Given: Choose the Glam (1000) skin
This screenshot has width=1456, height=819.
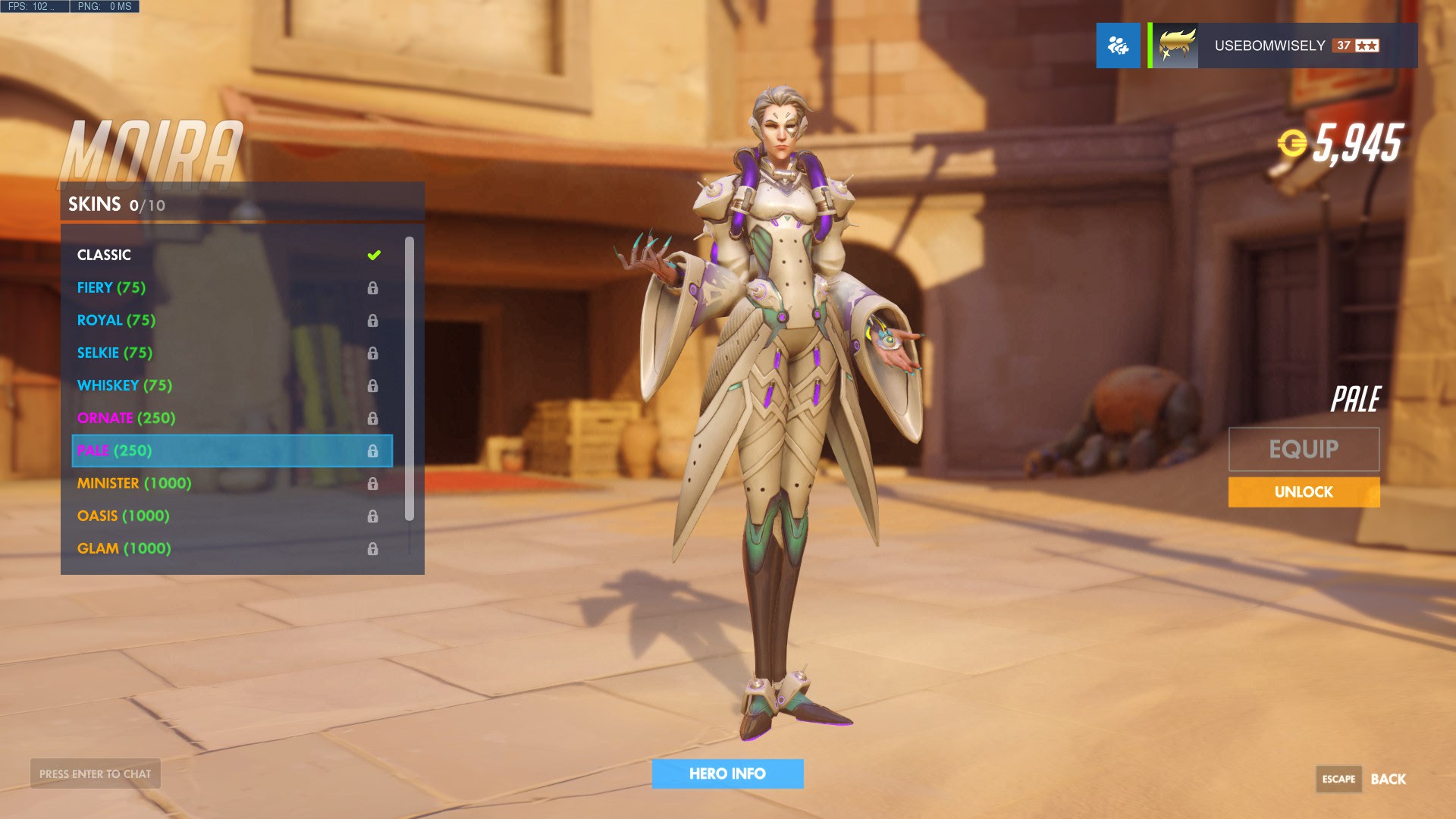Looking at the screenshot, I should 227,548.
